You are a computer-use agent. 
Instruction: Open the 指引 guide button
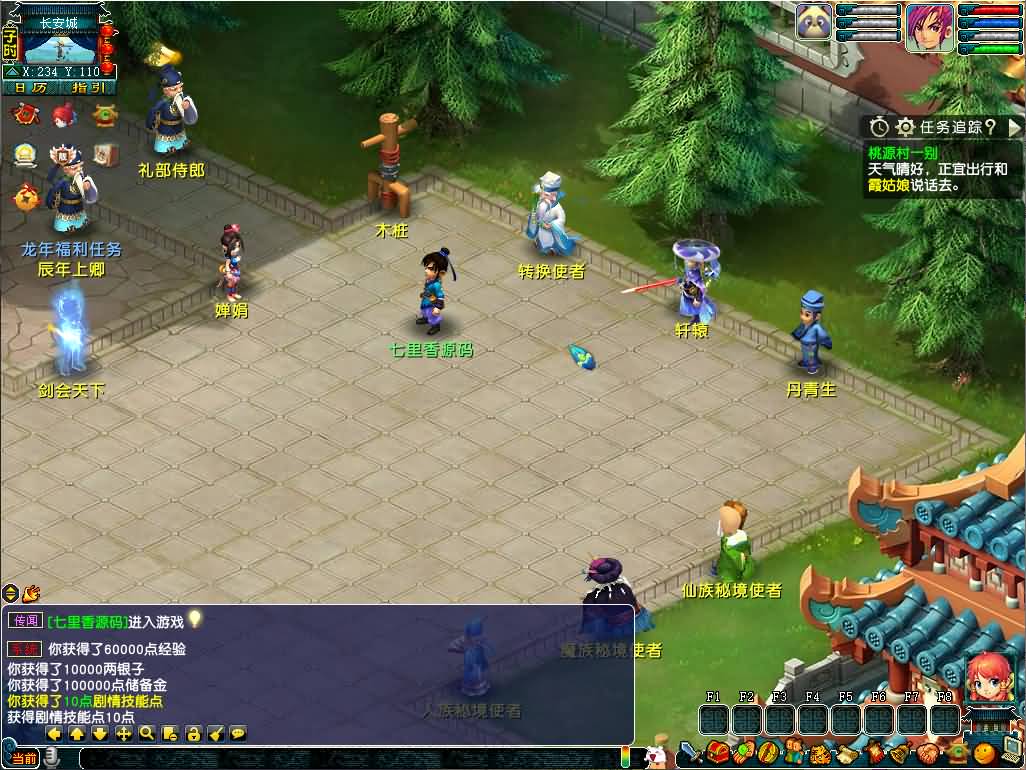(88, 87)
